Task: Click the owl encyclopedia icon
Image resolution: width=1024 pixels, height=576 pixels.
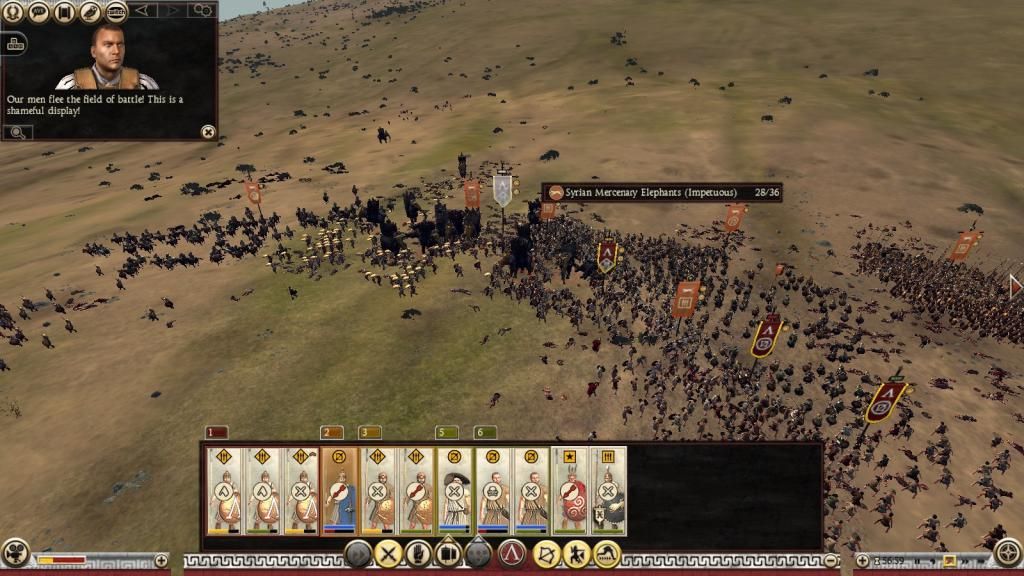Action: pyautogui.click(x=91, y=12)
